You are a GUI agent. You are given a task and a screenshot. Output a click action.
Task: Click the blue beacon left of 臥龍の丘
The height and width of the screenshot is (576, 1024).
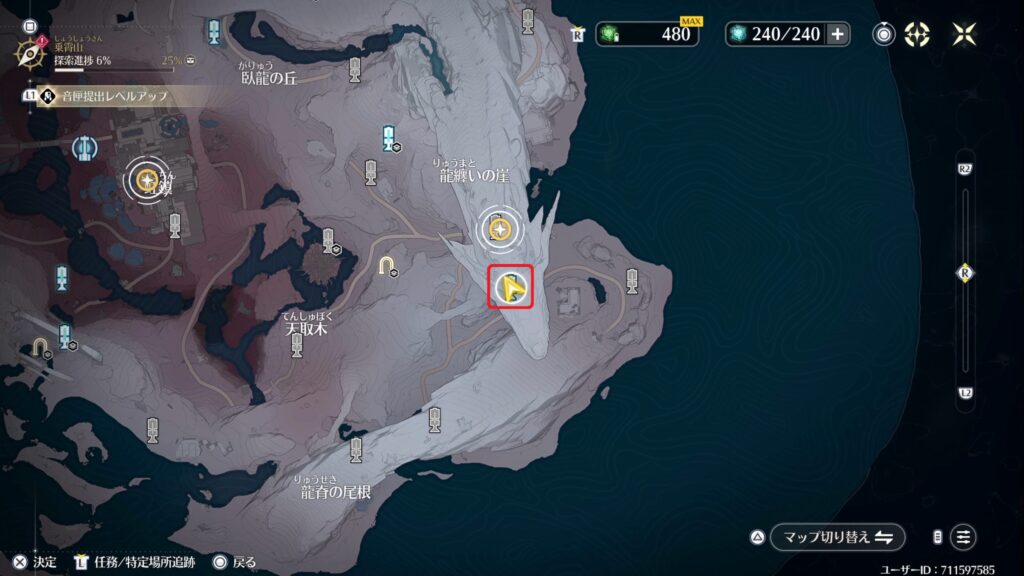pos(214,32)
